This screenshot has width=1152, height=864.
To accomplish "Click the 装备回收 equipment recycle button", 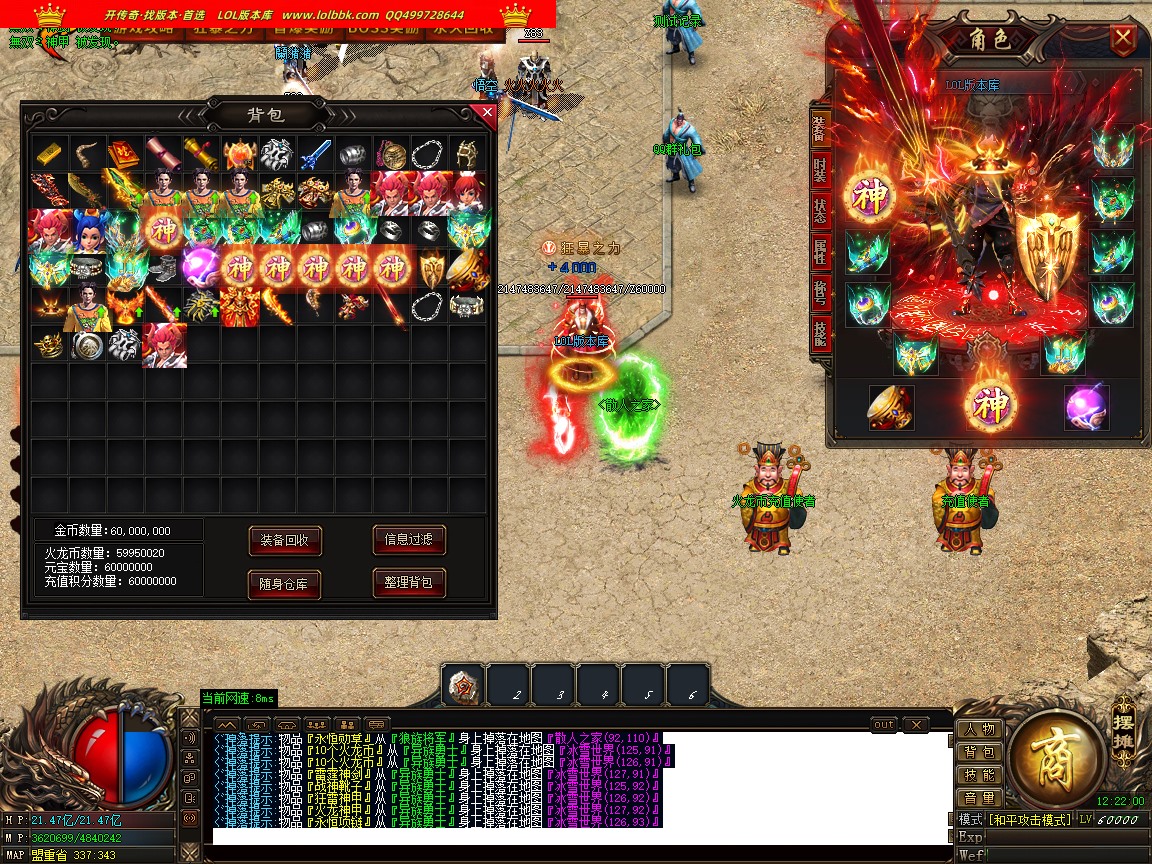I will click(x=285, y=540).
